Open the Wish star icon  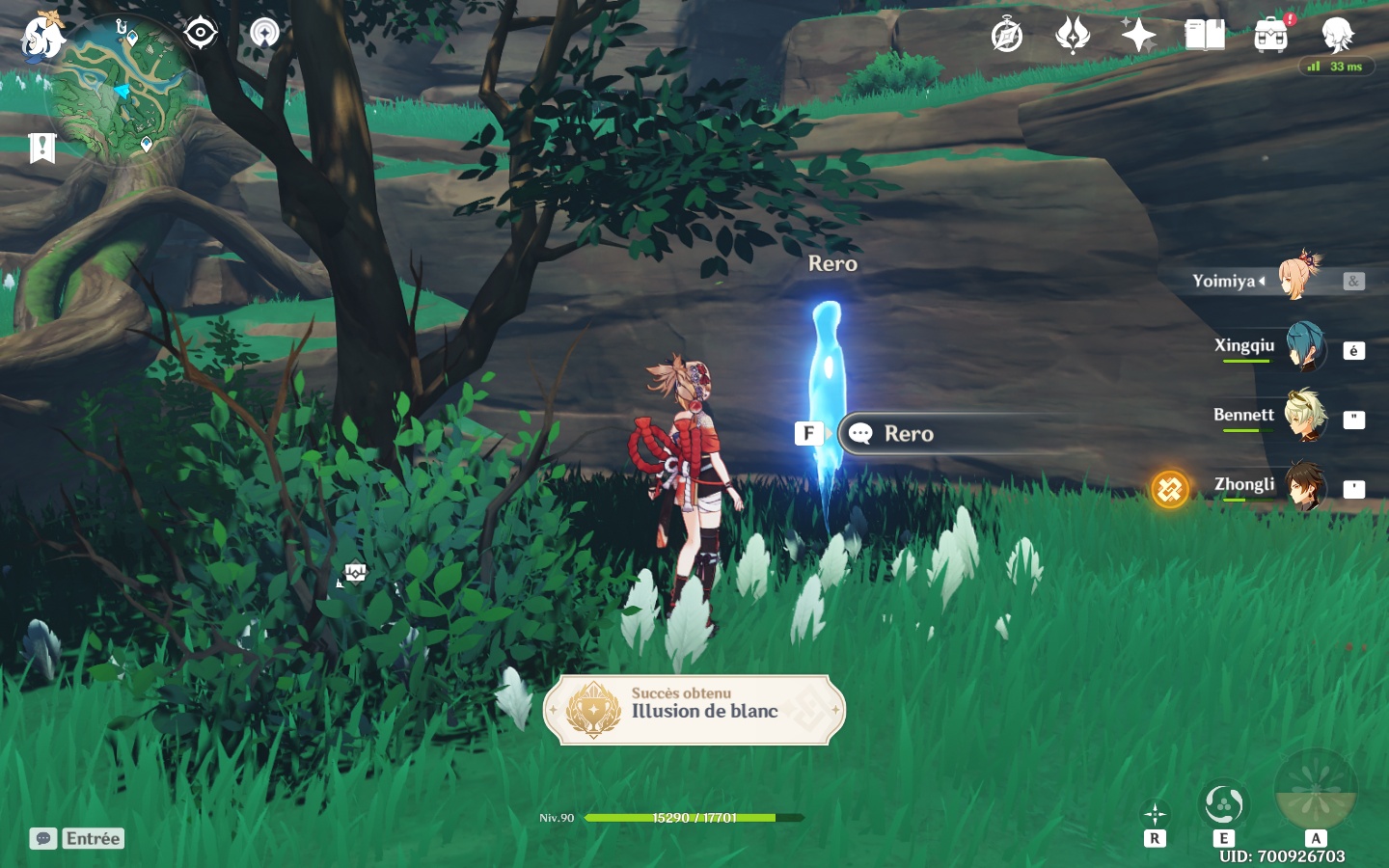tap(1138, 36)
